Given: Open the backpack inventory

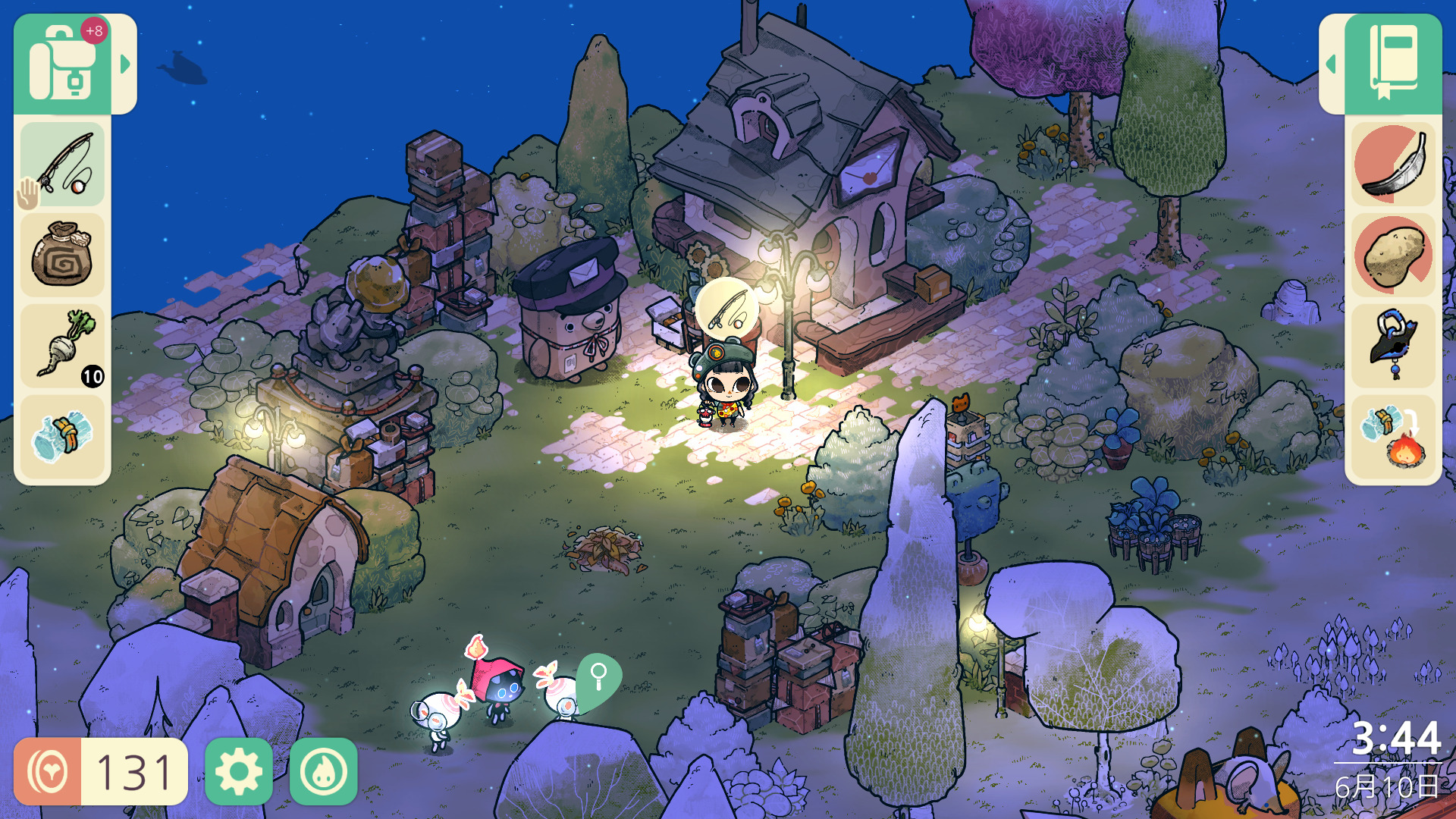Looking at the screenshot, I should (62, 64).
